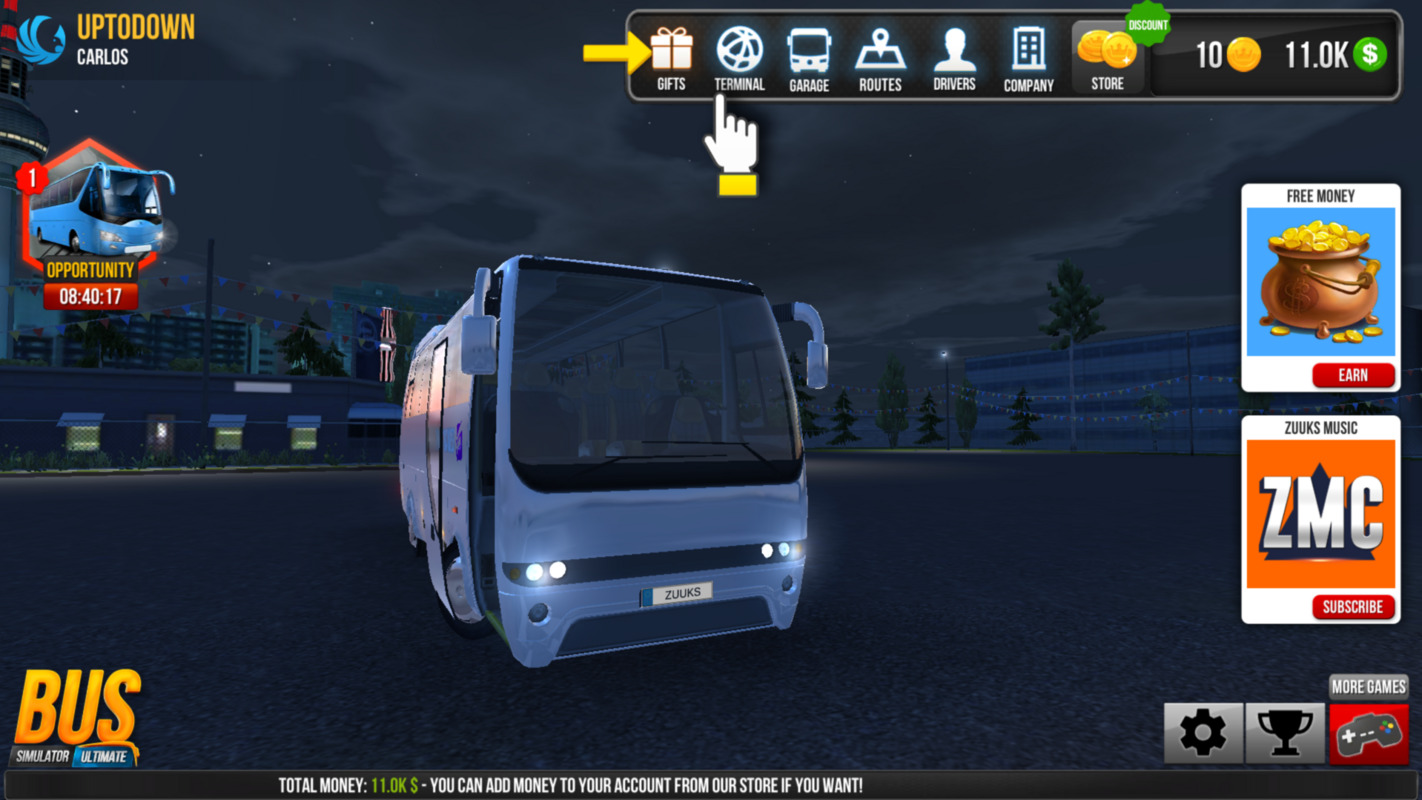
Task: Open the Terminal screen
Action: pos(739,58)
